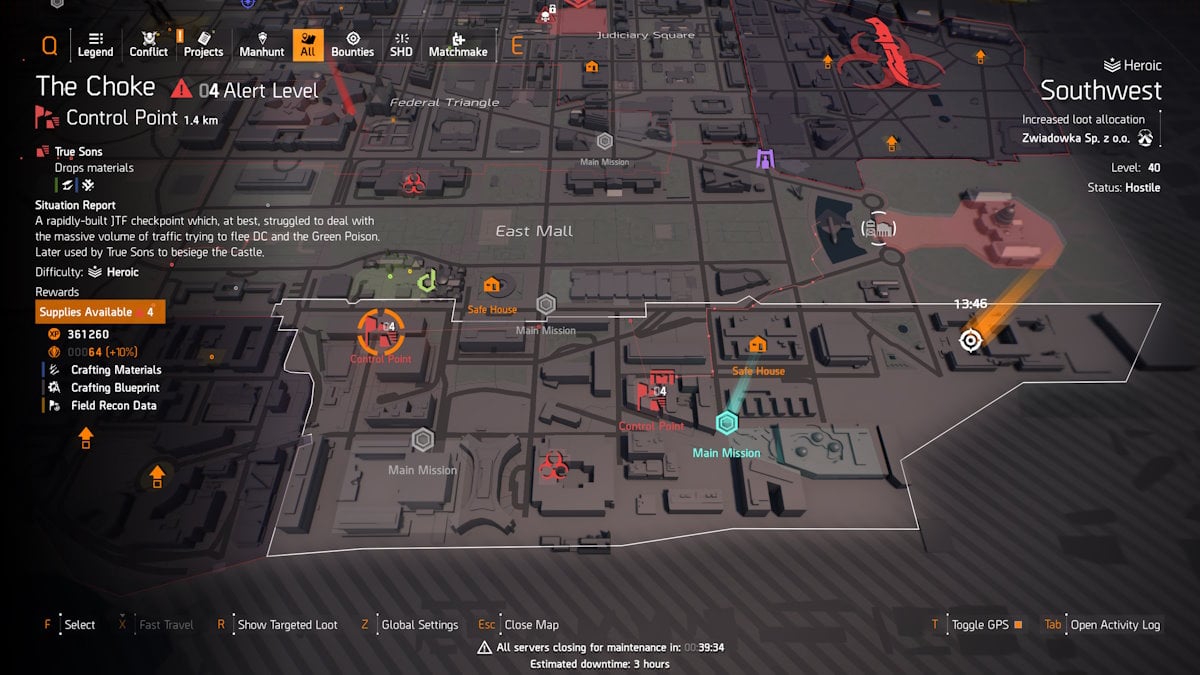
Task: Open the Manhunt tab
Action: pyautogui.click(x=261, y=45)
